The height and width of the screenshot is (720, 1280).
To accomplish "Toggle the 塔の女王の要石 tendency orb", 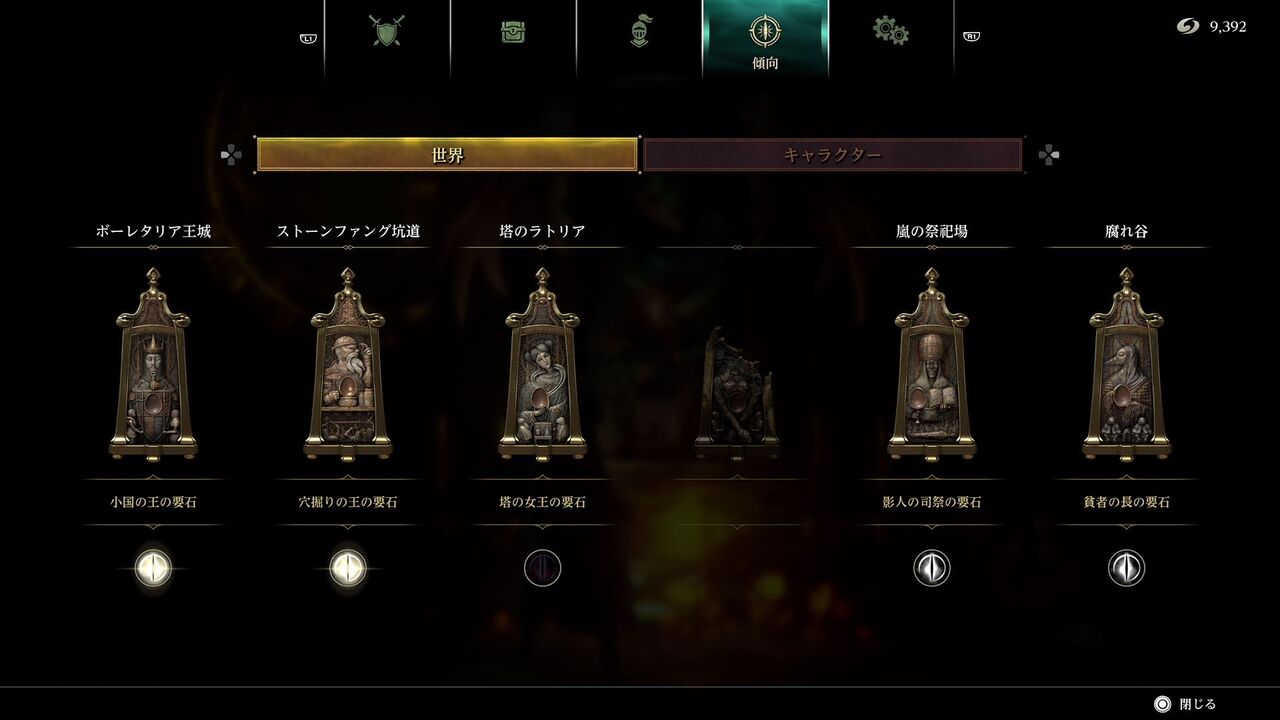I will coord(542,566).
